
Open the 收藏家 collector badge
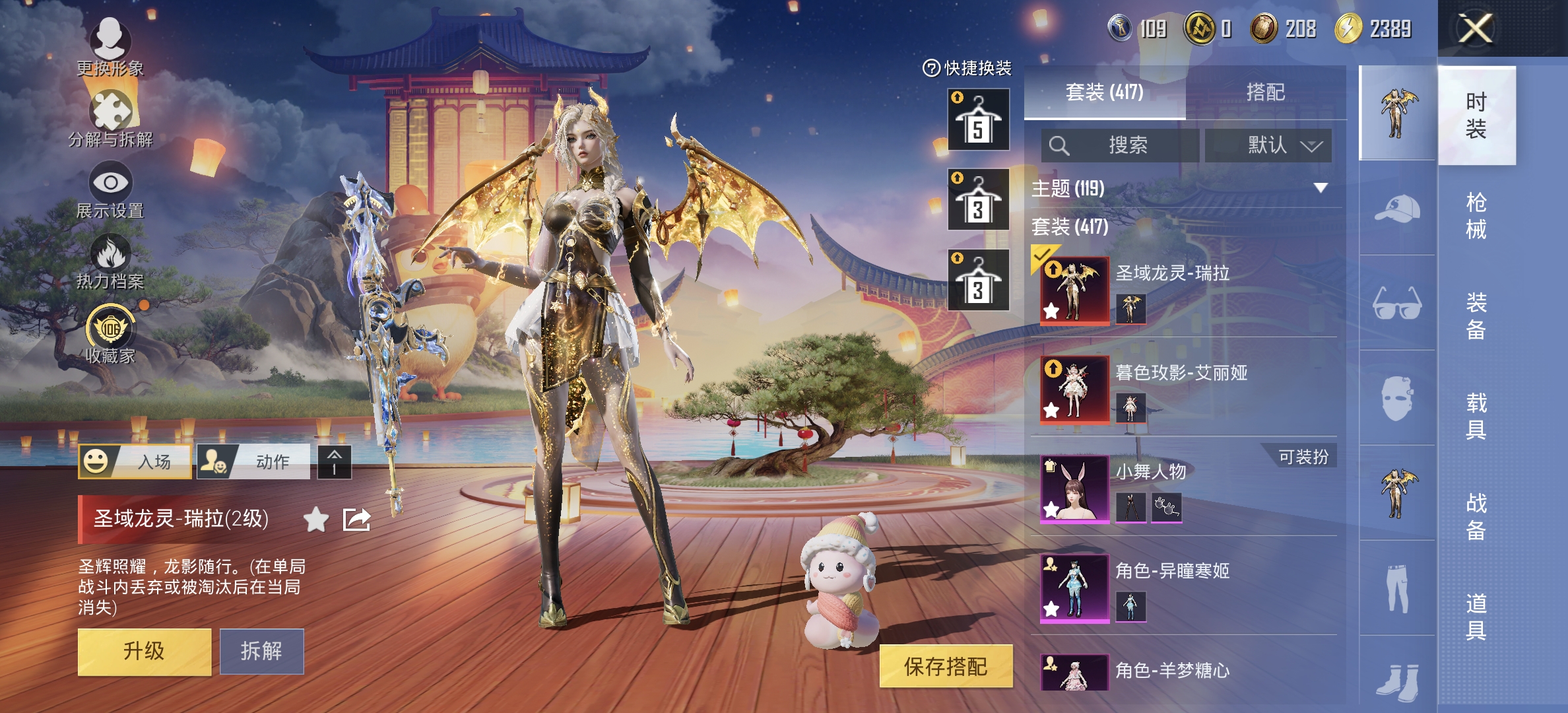(110, 335)
